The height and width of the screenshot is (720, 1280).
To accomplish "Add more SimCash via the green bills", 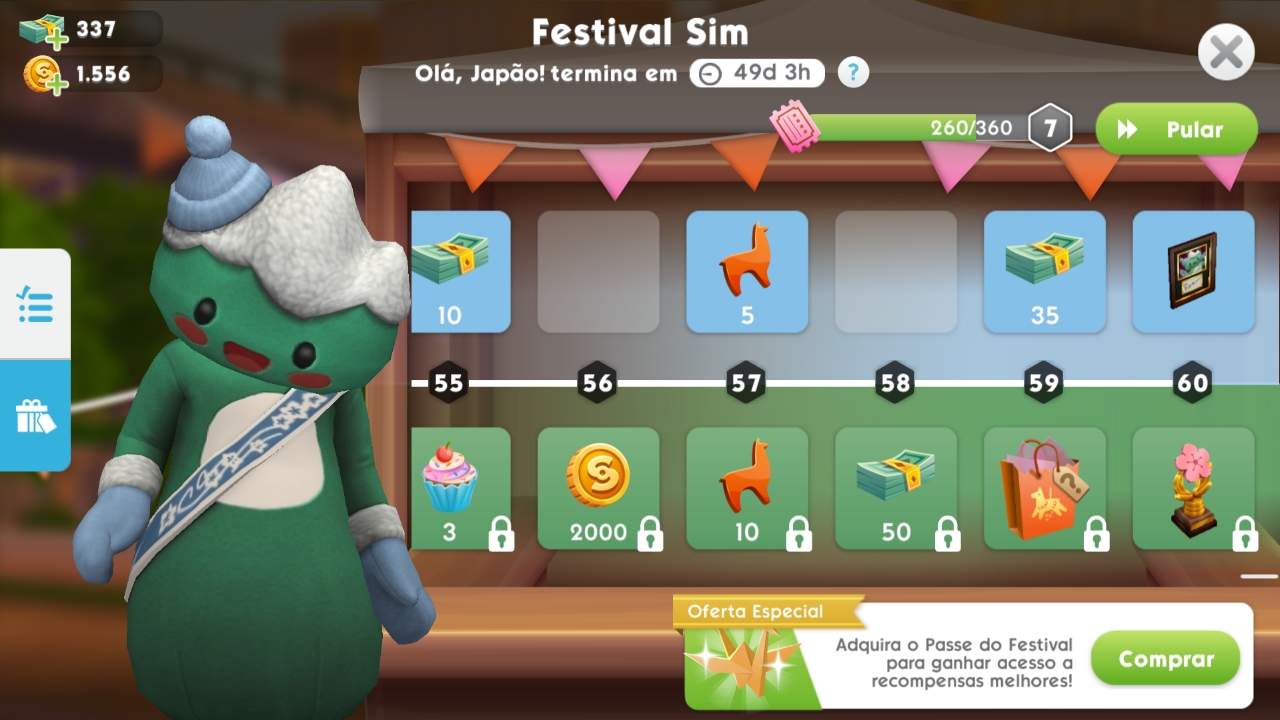I will 42,30.
